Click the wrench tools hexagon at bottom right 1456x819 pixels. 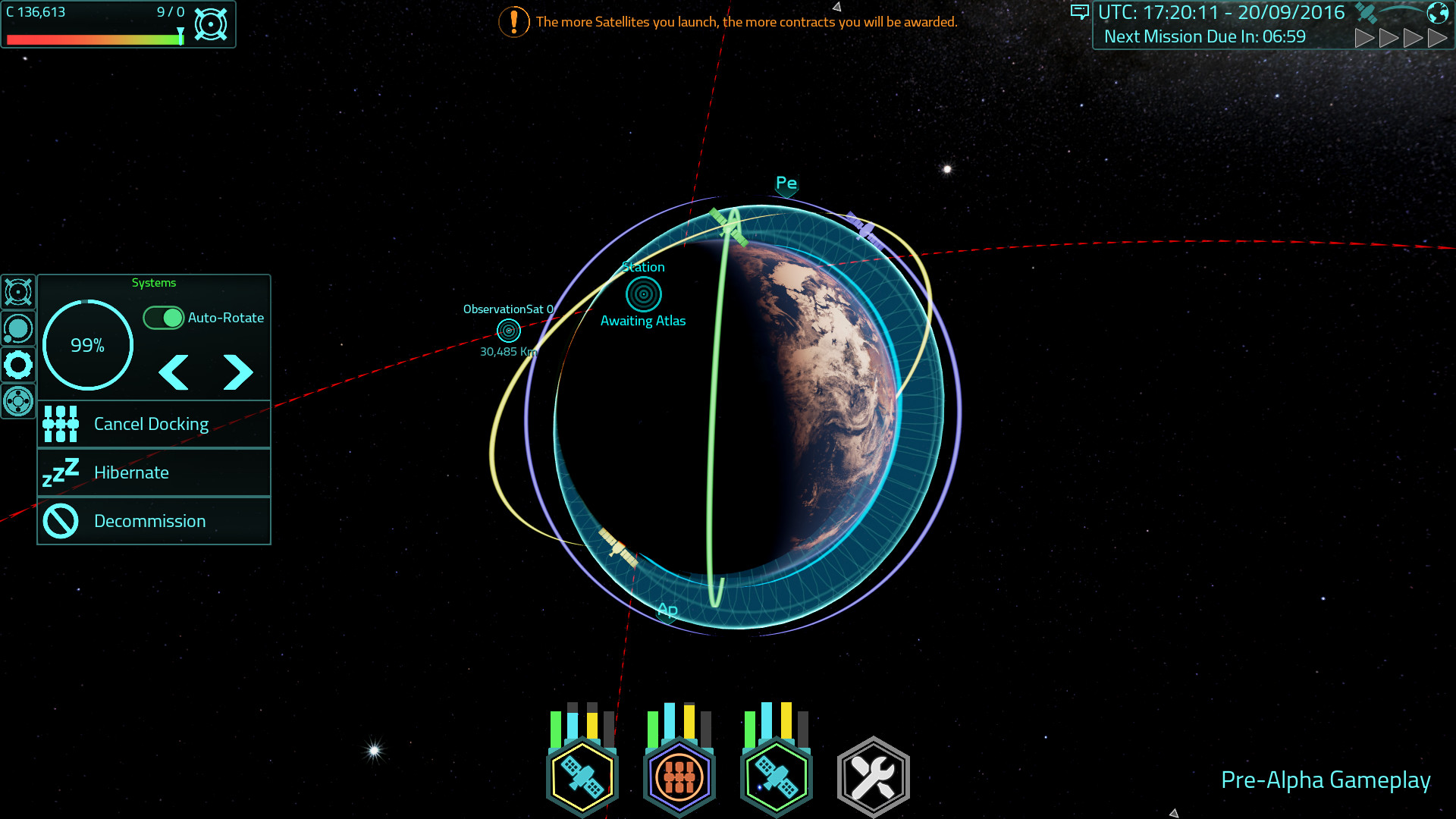tap(873, 773)
